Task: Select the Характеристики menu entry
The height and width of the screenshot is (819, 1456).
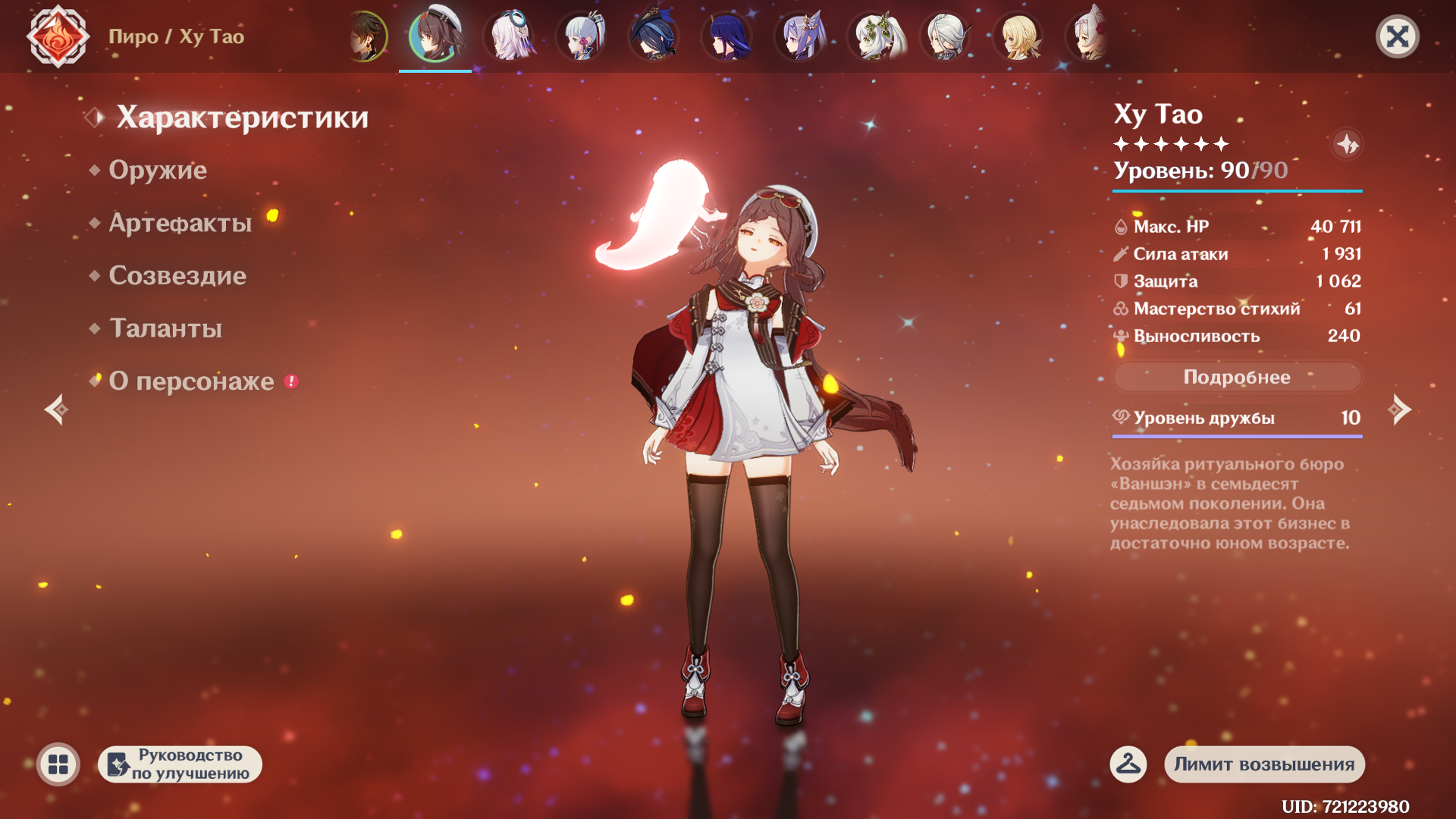Action: (243, 118)
